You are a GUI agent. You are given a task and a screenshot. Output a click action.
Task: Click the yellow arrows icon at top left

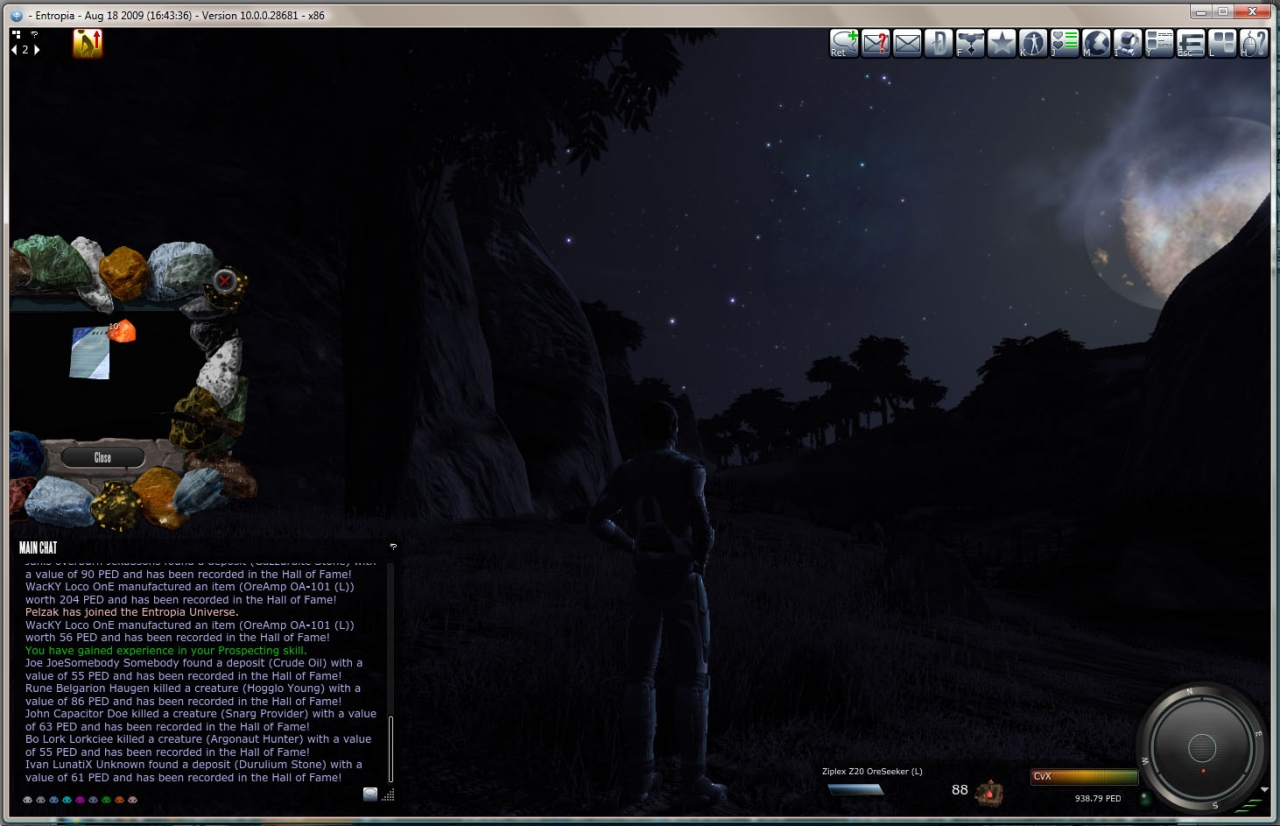[x=87, y=43]
